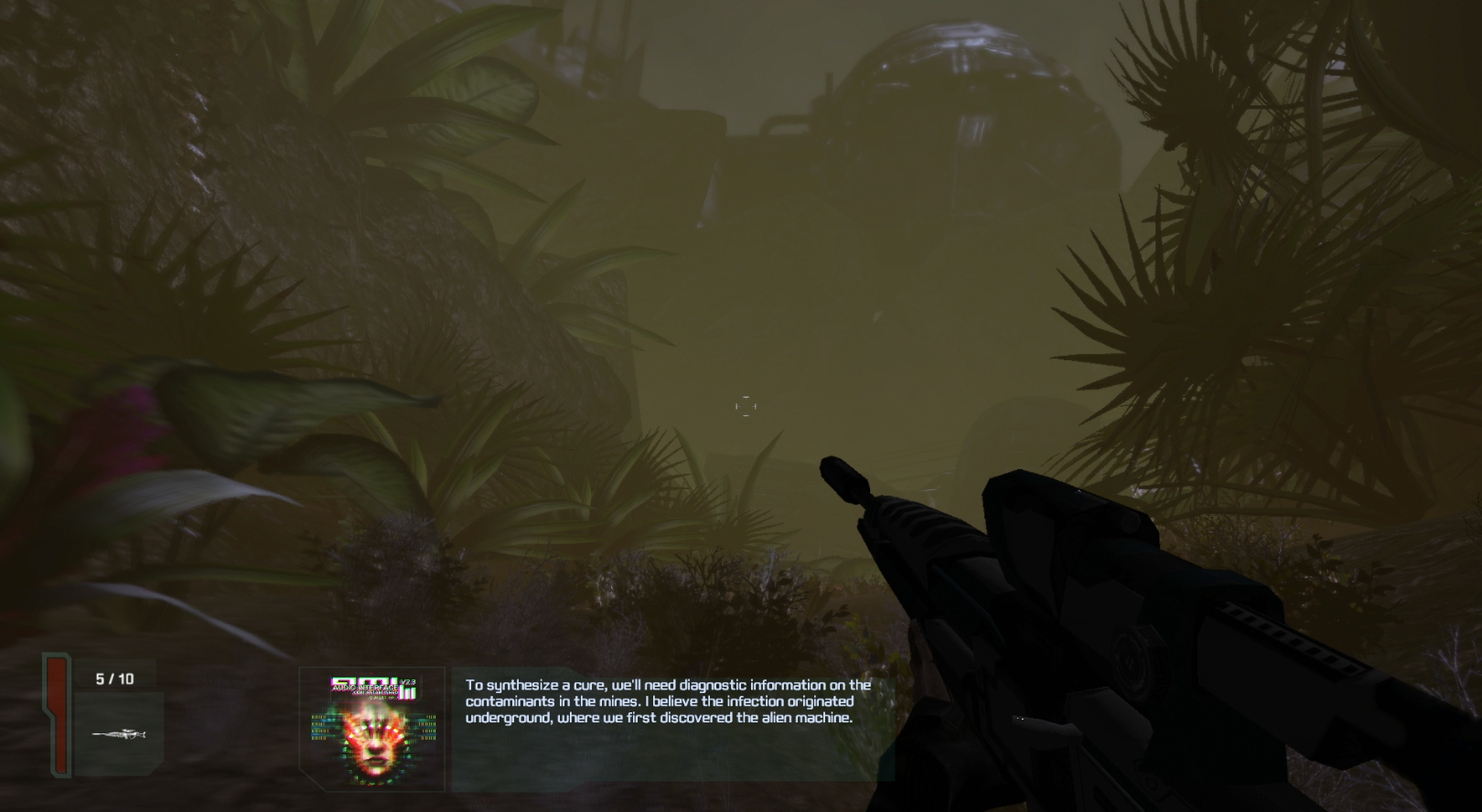
Task: Click the signal strength bars next to v2.3
Action: pyautogui.click(x=408, y=692)
